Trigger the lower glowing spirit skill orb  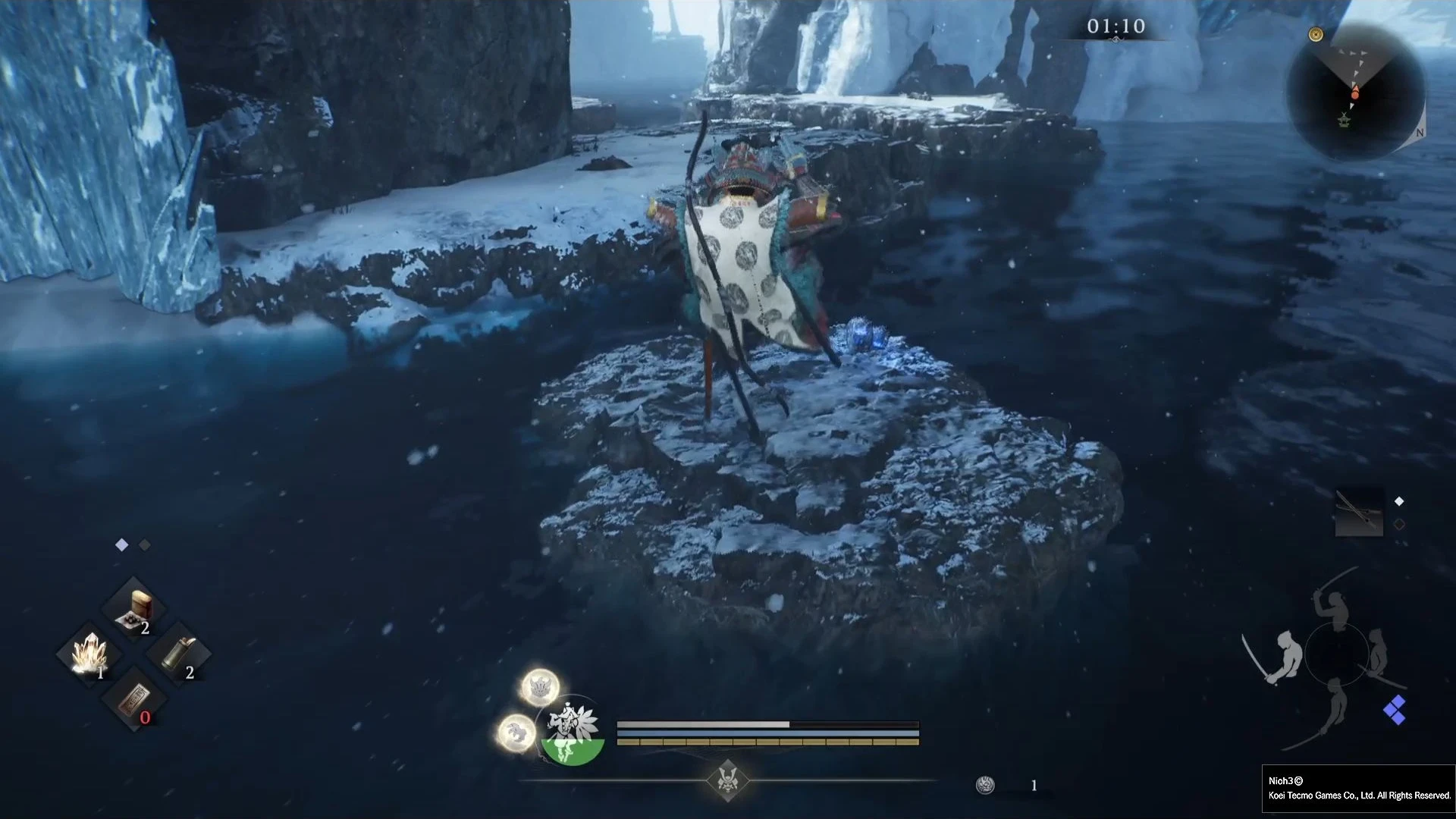click(x=516, y=733)
